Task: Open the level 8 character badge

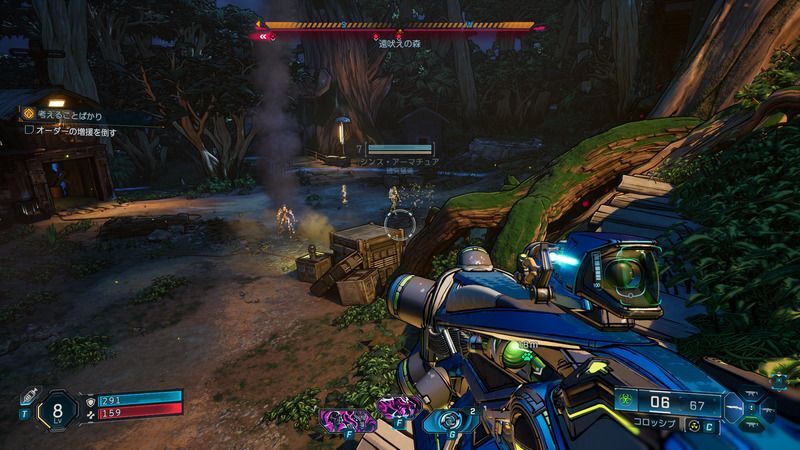Action: [58, 409]
